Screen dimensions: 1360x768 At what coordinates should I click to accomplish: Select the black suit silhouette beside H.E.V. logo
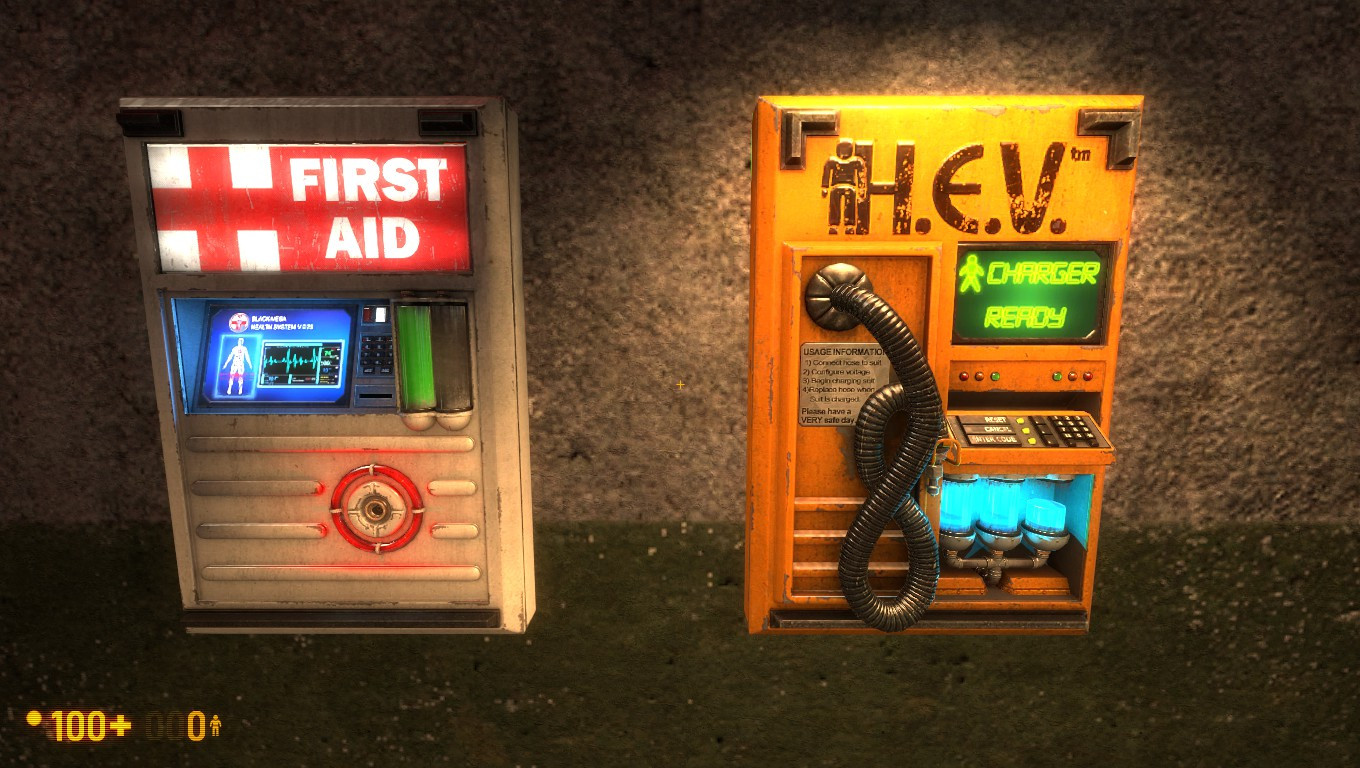[843, 180]
